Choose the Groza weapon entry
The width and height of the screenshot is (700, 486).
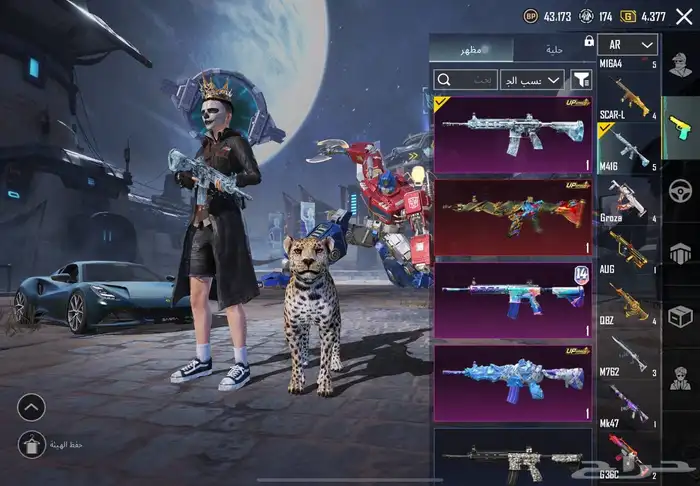click(628, 198)
